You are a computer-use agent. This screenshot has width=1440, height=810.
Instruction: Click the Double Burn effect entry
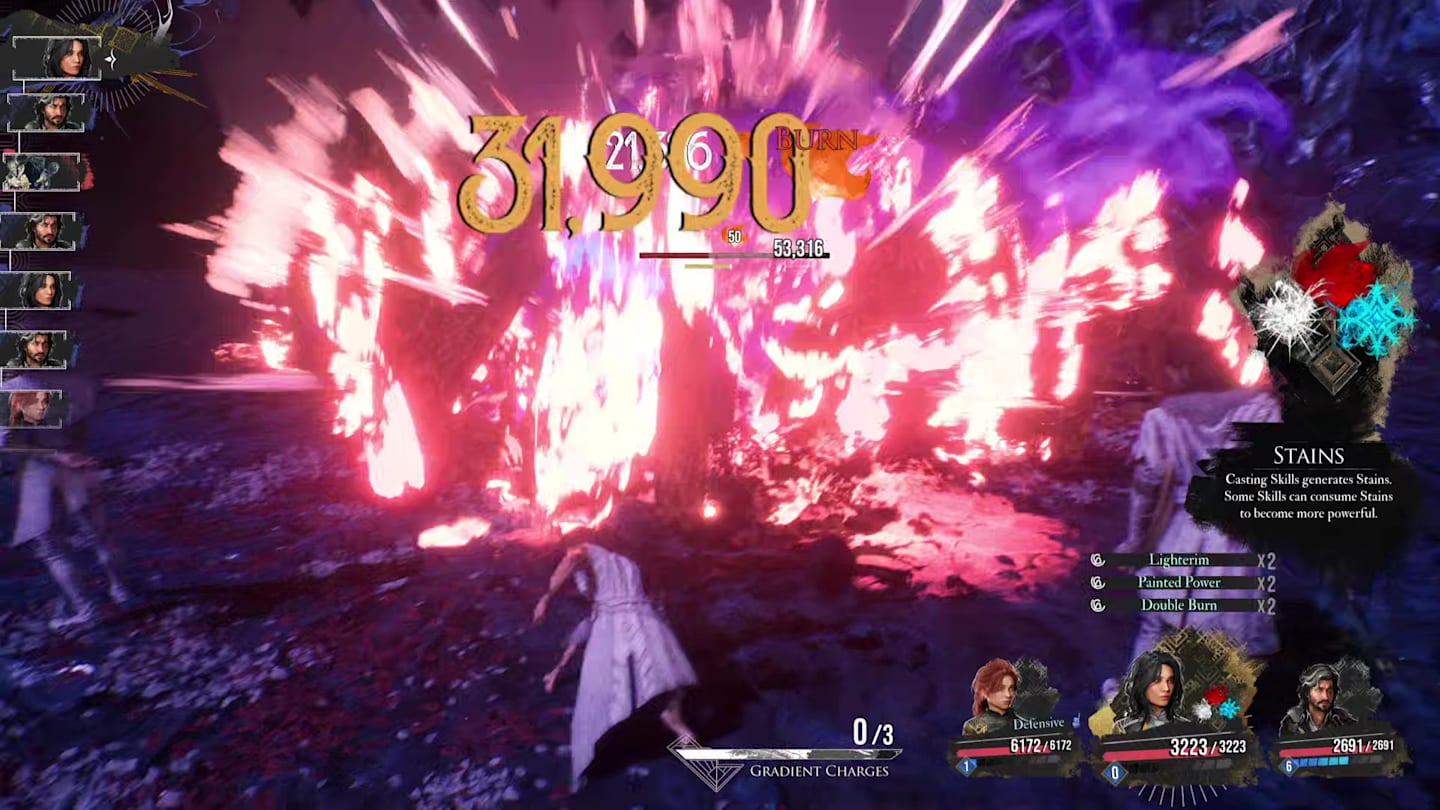click(1178, 605)
